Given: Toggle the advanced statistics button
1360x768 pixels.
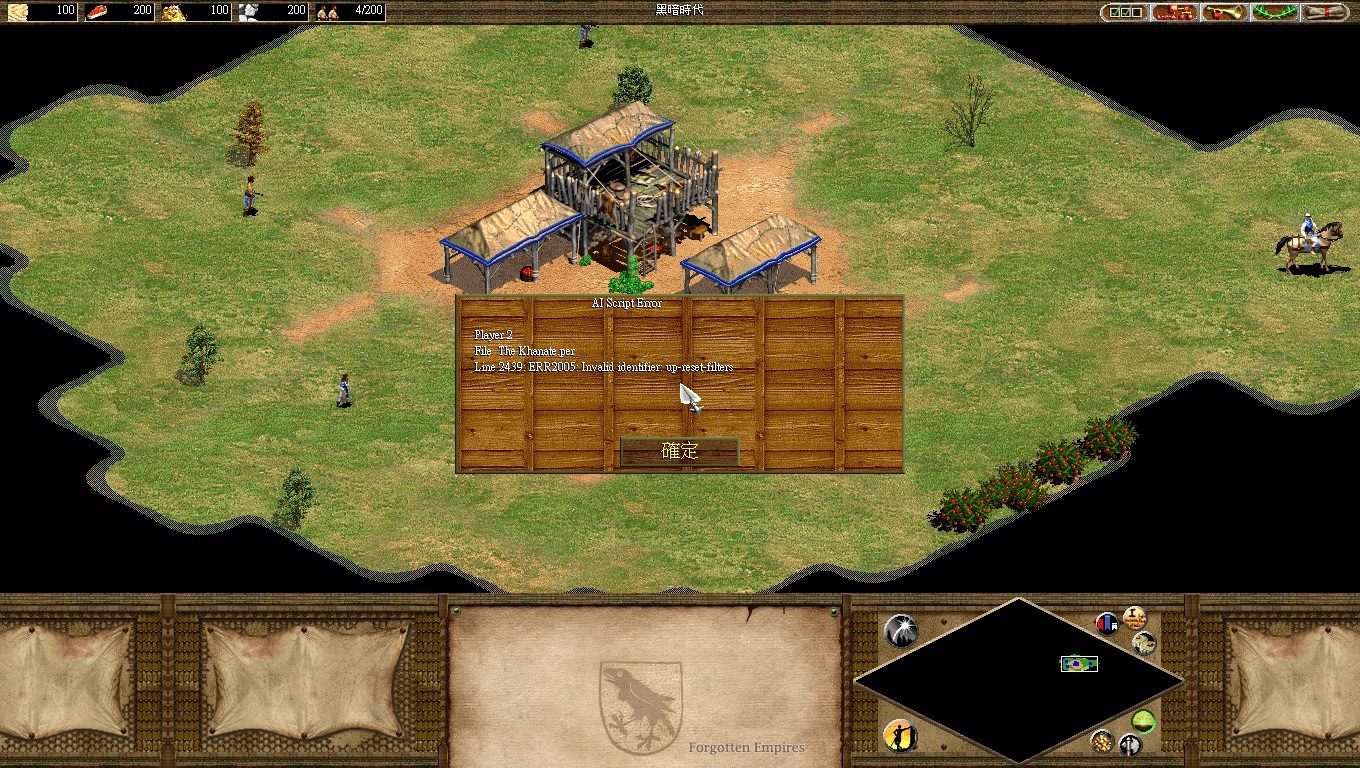Looking at the screenshot, I should pyautogui.click(x=1134, y=617).
